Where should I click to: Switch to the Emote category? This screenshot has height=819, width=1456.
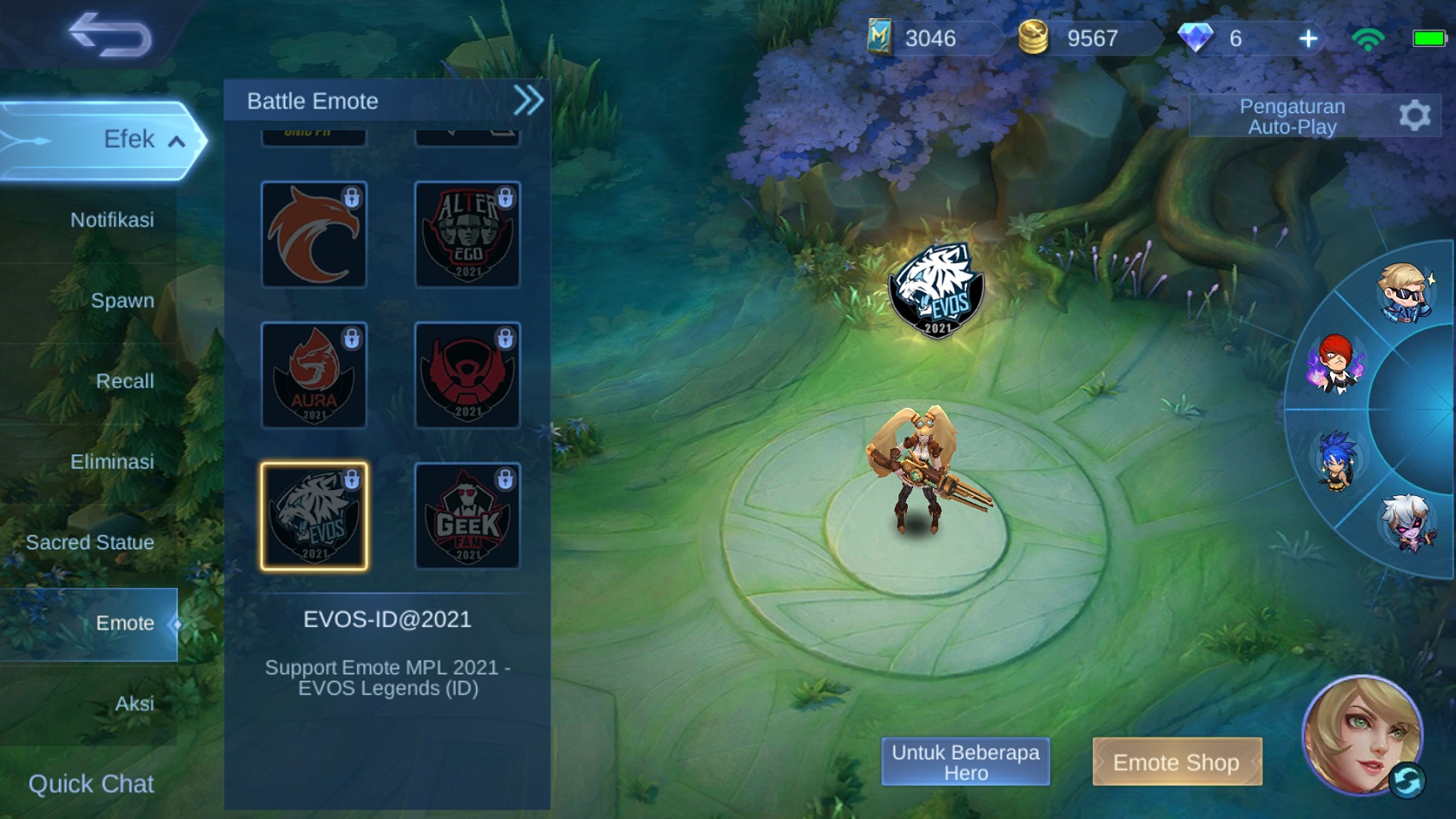tap(125, 624)
